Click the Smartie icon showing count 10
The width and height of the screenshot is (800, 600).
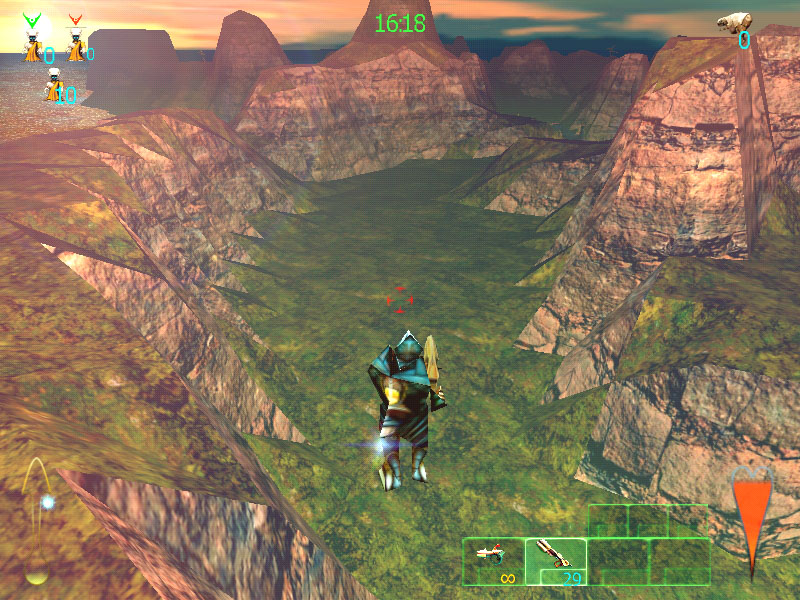click(x=53, y=88)
